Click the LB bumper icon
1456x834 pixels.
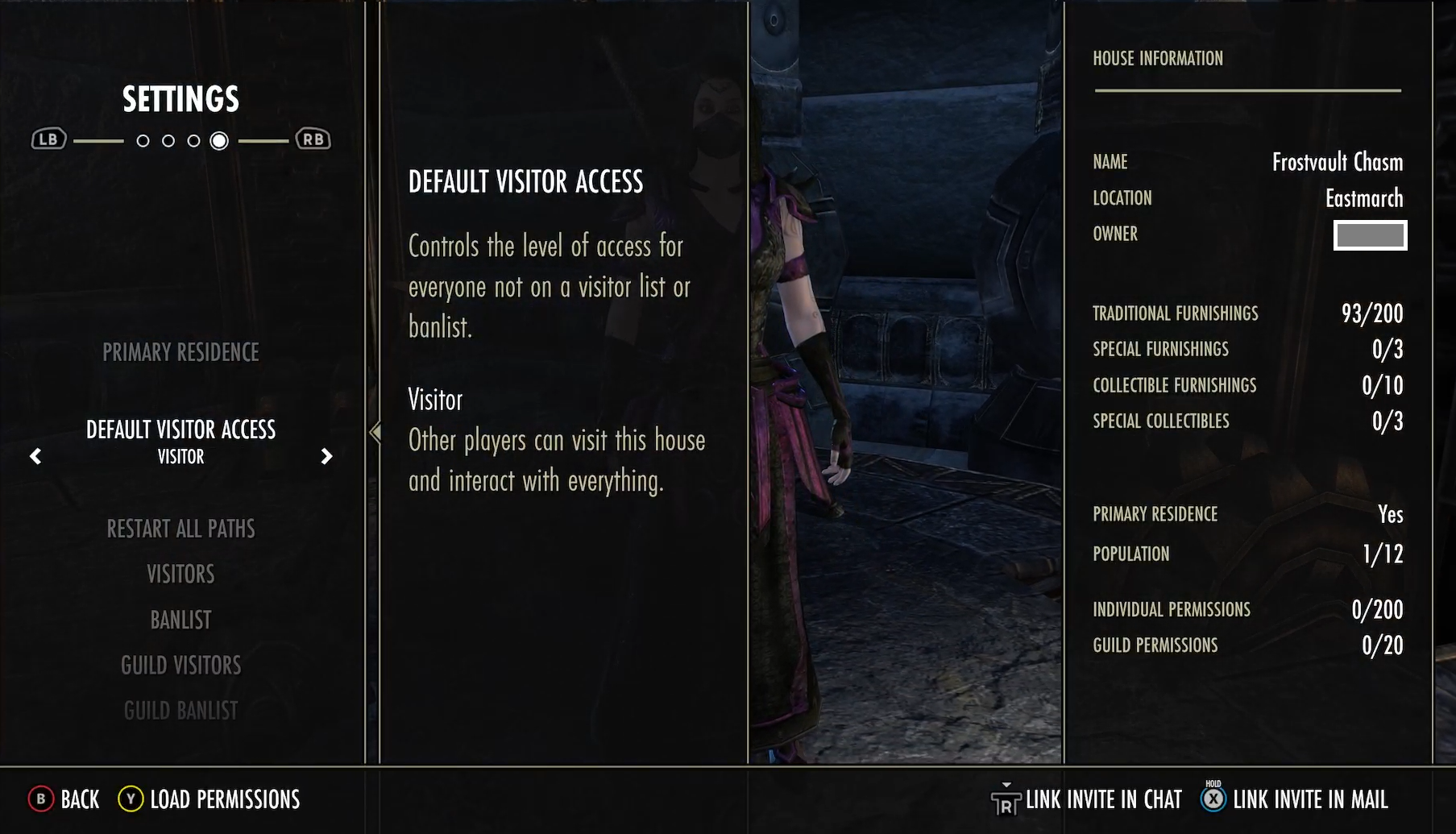(x=48, y=138)
